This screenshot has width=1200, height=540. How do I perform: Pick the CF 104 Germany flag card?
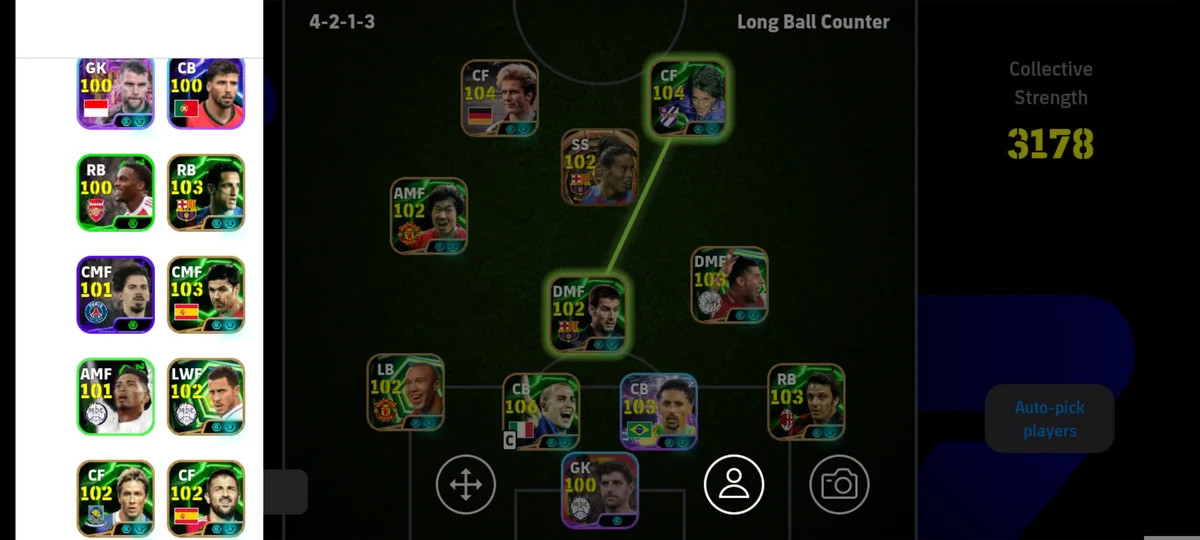click(500, 98)
